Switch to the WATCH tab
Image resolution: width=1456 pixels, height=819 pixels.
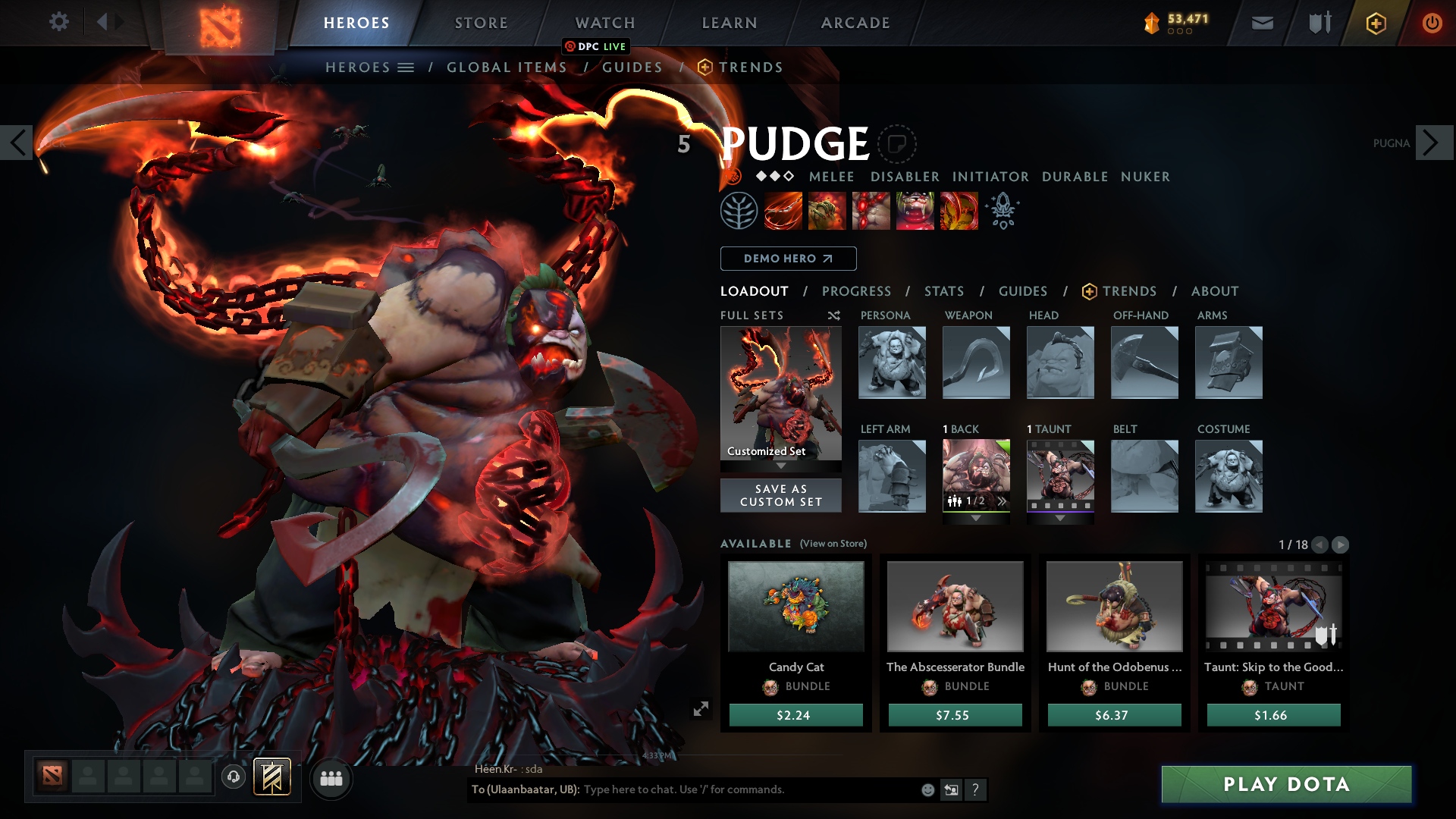604,23
